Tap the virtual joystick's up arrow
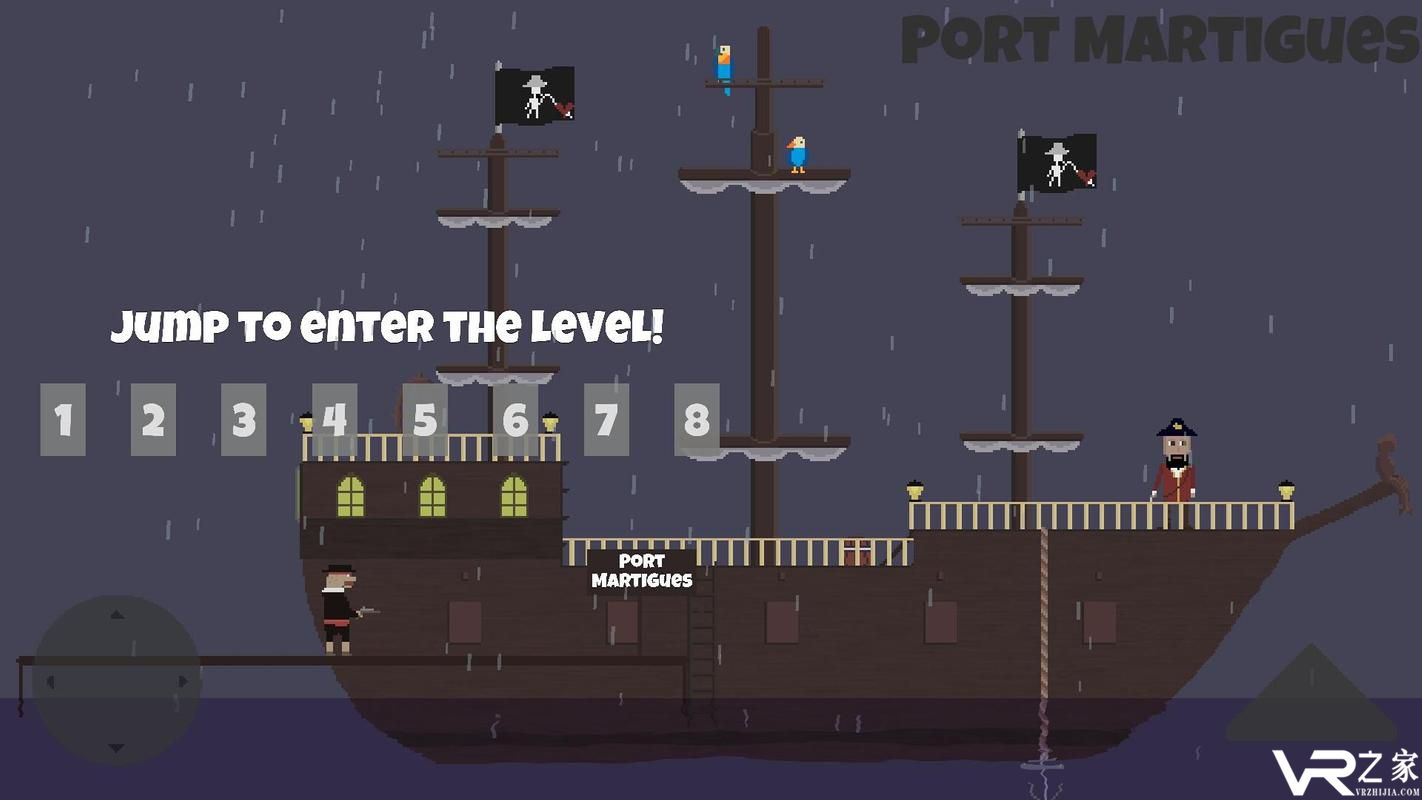The image size is (1422, 800). 116,615
